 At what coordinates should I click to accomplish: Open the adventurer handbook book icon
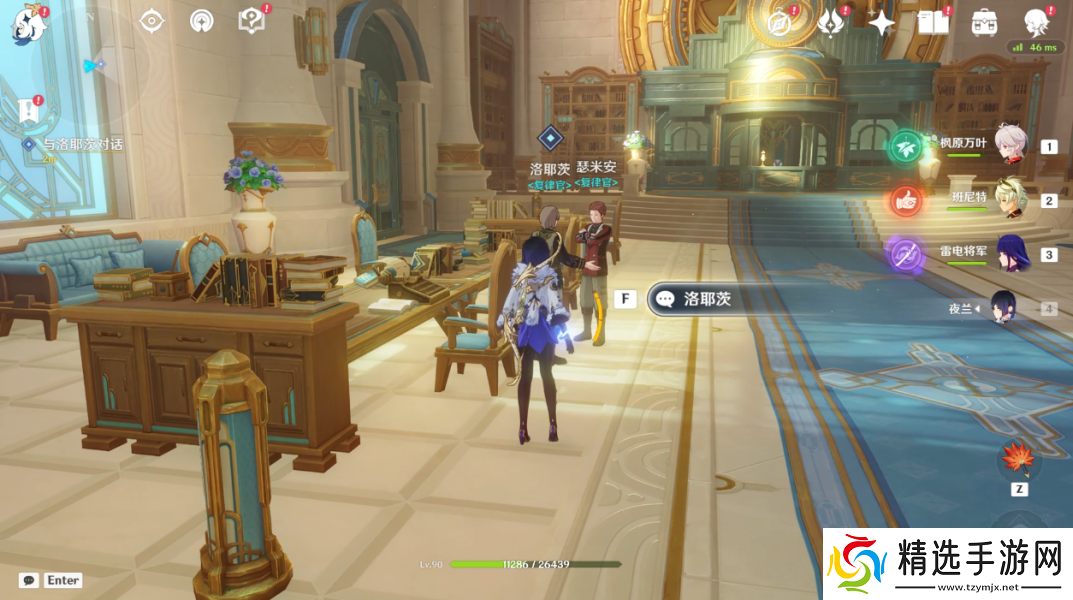(x=932, y=23)
